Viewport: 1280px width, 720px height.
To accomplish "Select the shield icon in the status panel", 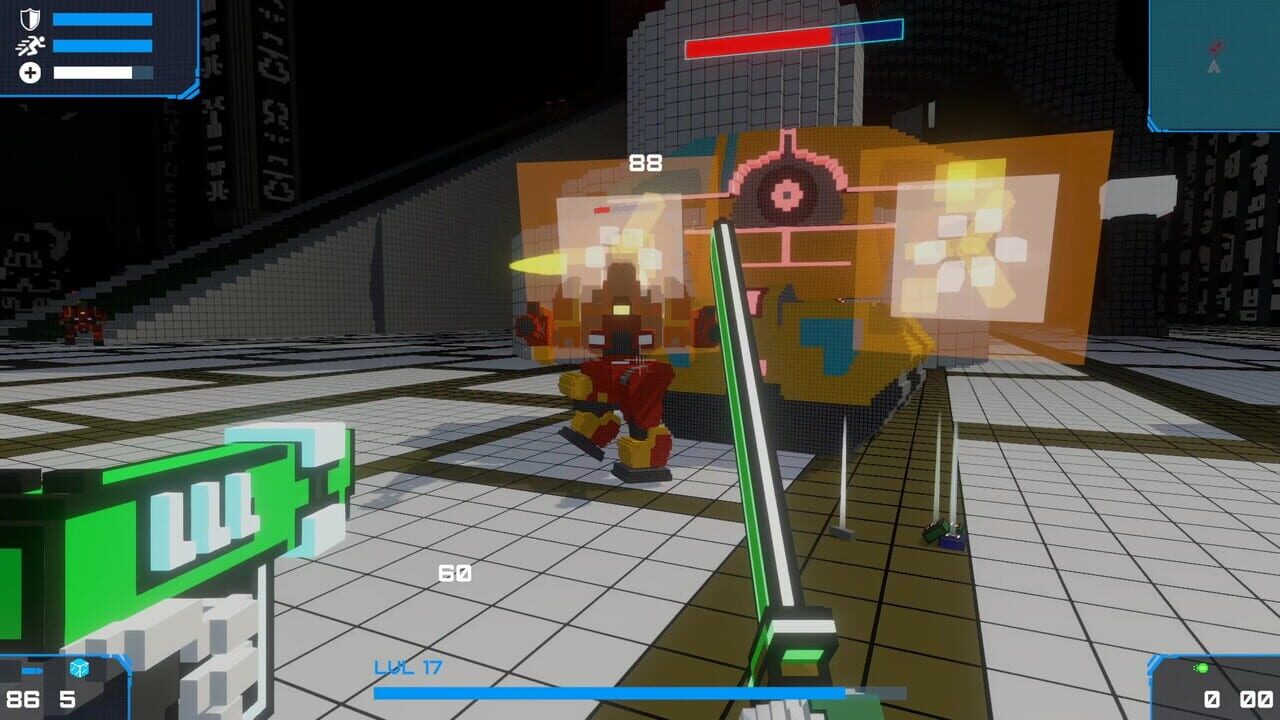I will pyautogui.click(x=30, y=18).
